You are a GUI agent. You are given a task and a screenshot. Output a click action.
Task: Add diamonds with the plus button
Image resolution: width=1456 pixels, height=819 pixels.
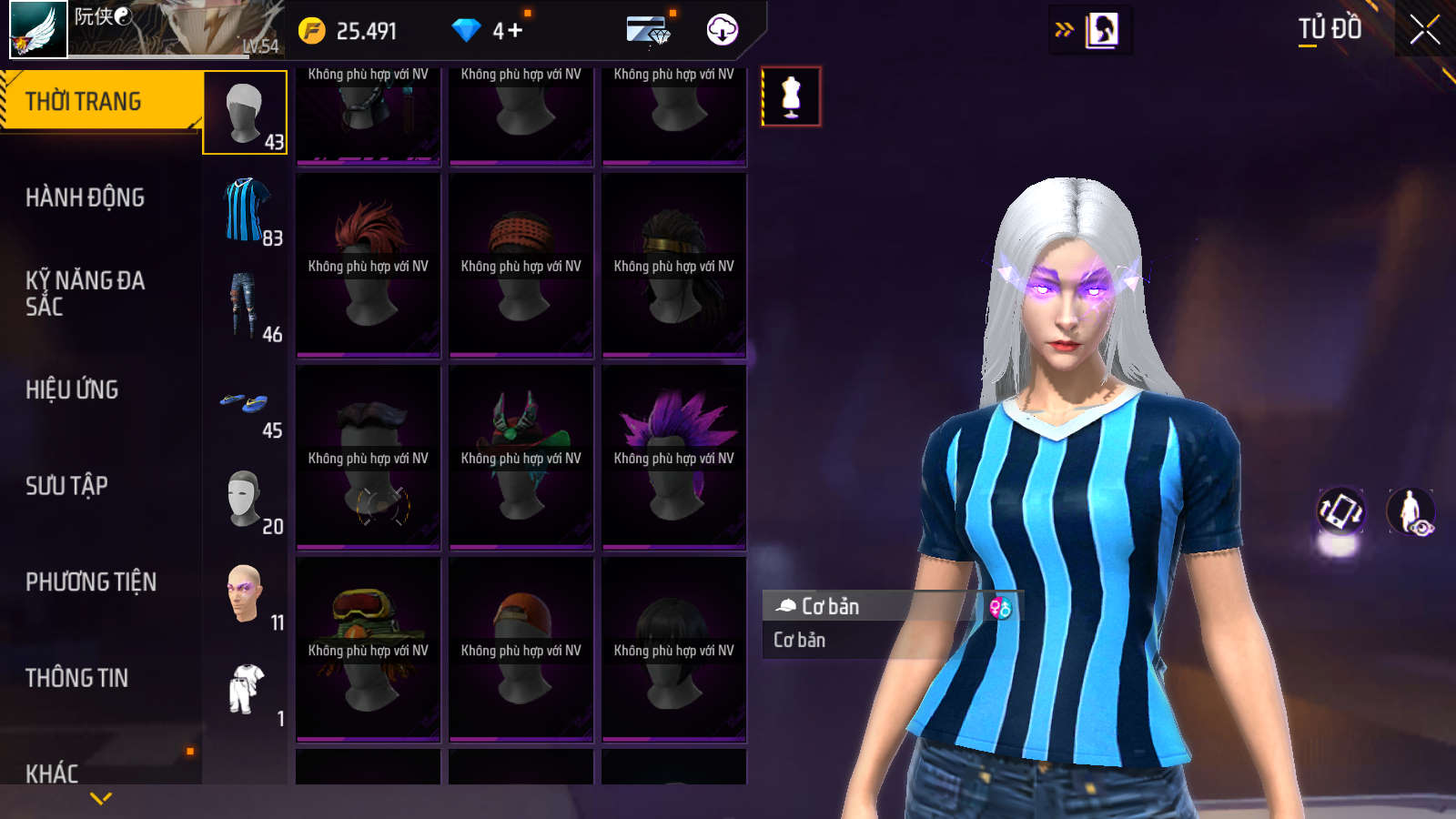pos(515,31)
